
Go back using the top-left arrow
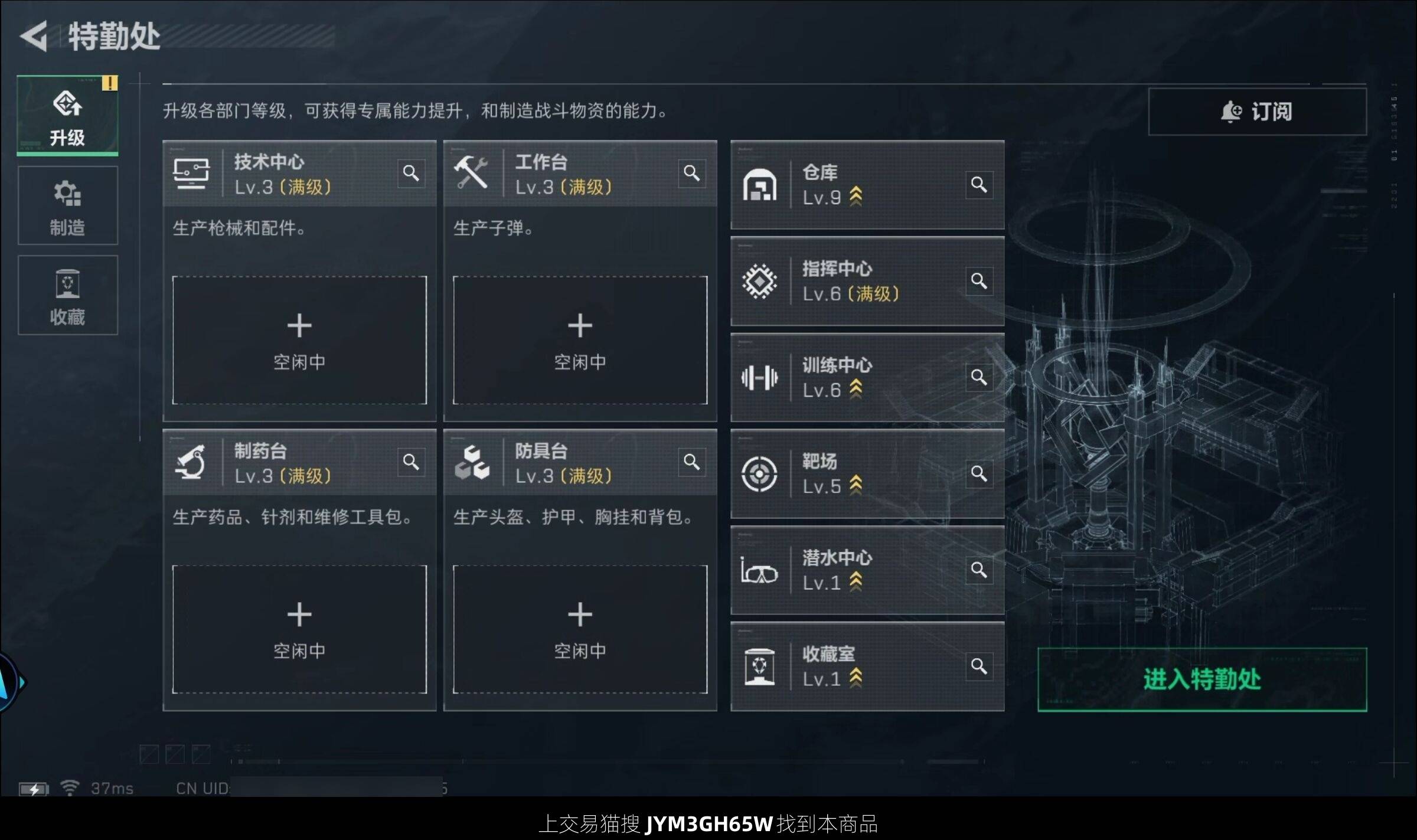click(34, 37)
